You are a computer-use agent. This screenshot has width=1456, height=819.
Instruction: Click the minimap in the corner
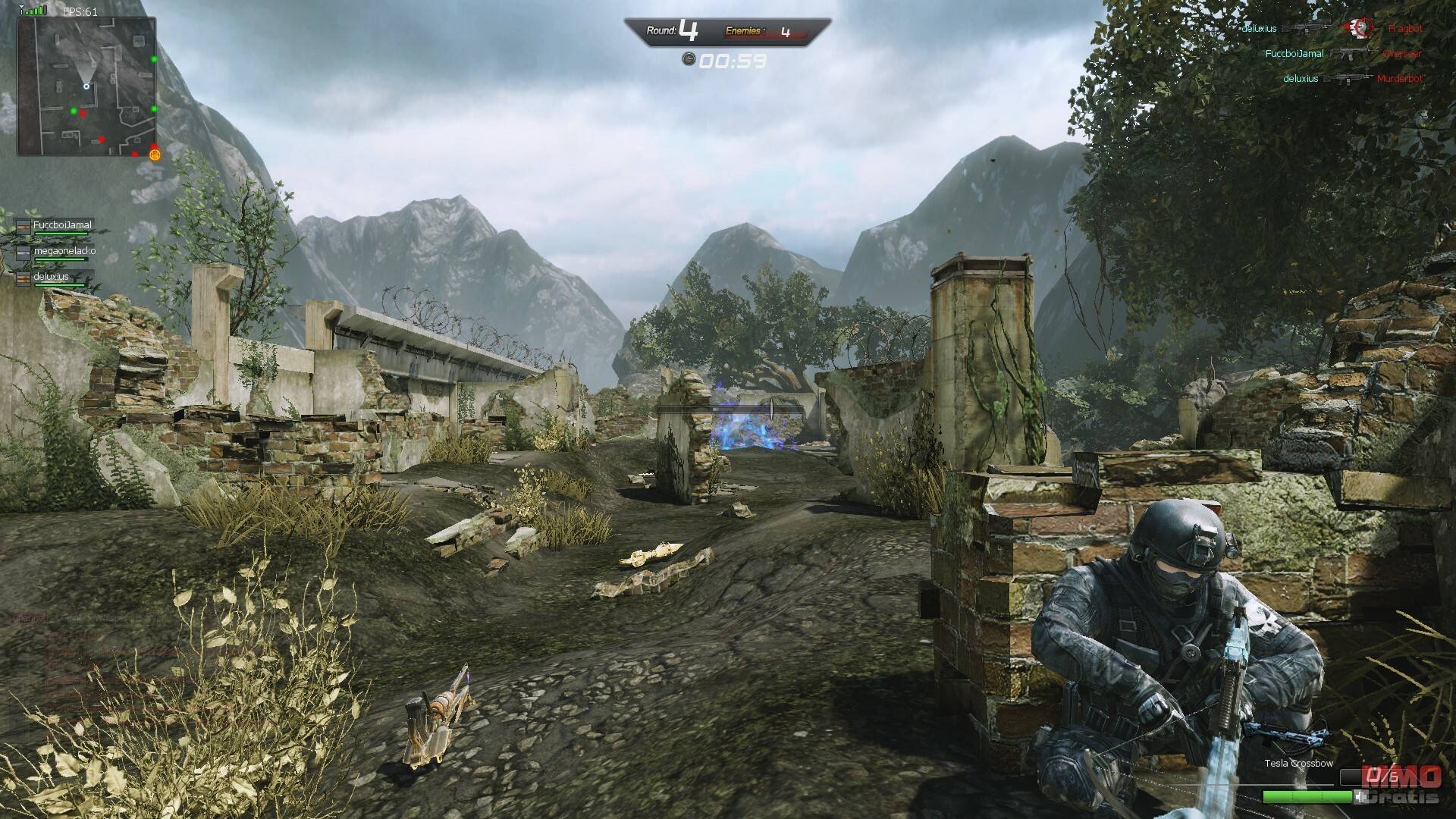[86, 86]
